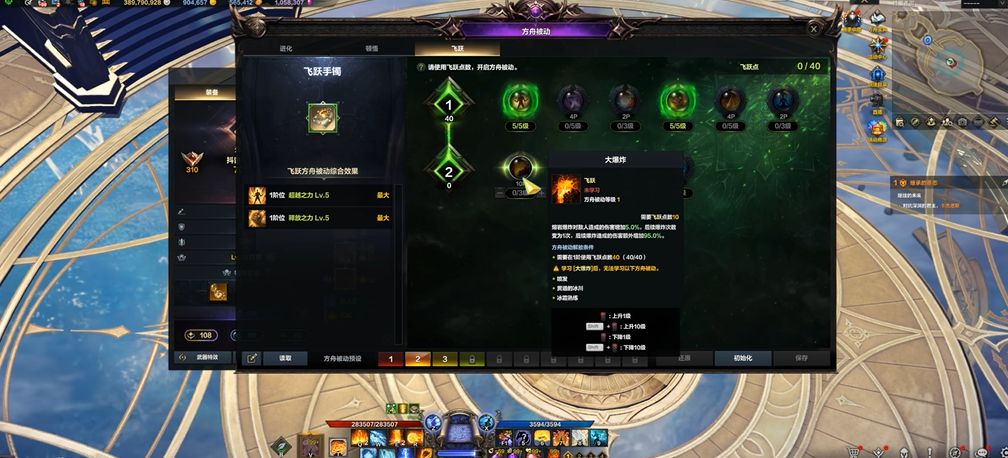The height and width of the screenshot is (458, 1008).
Task: Close the 方舟被动 window
Action: pos(814,30)
